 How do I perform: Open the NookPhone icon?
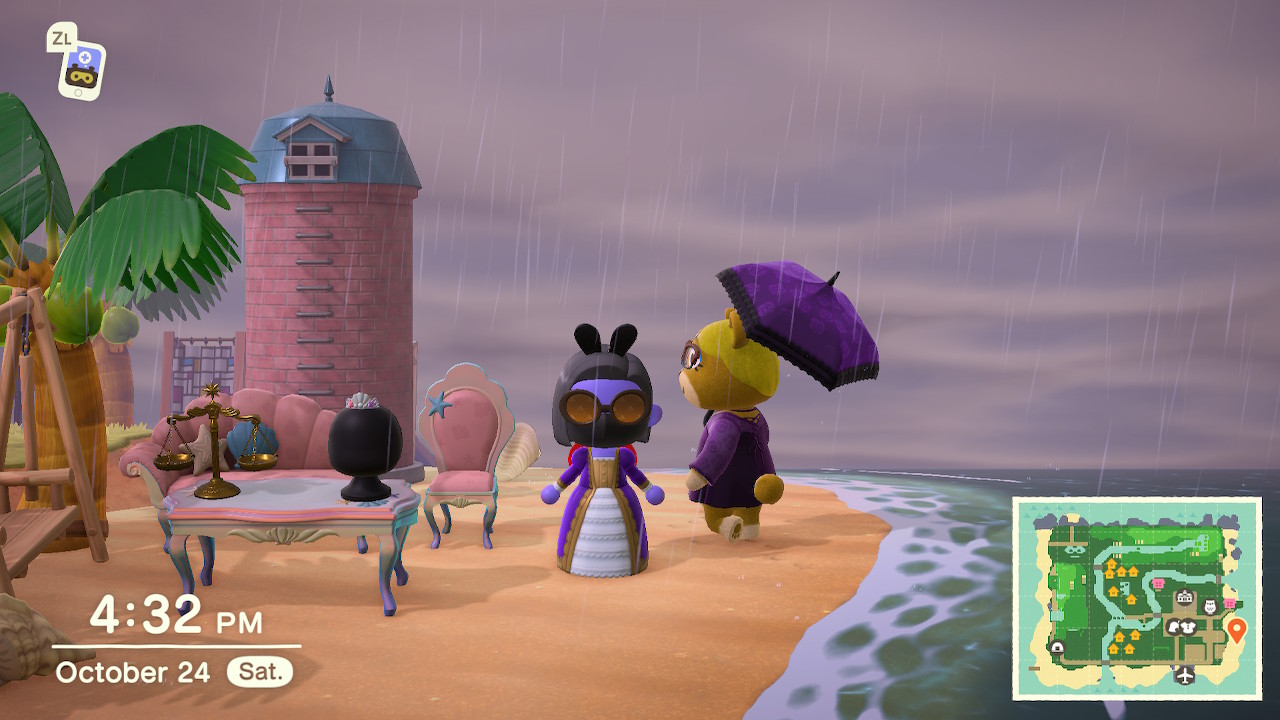(x=80, y=68)
